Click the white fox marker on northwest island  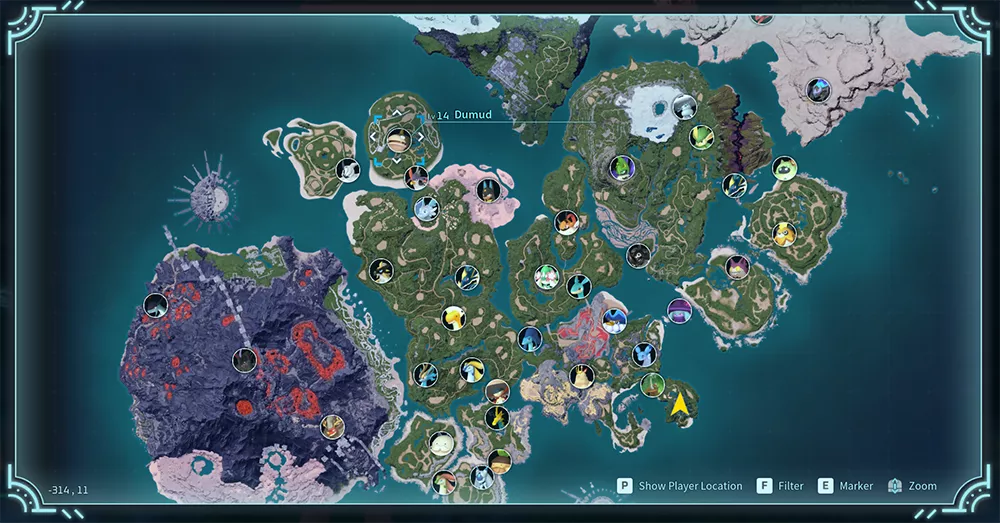click(x=347, y=170)
